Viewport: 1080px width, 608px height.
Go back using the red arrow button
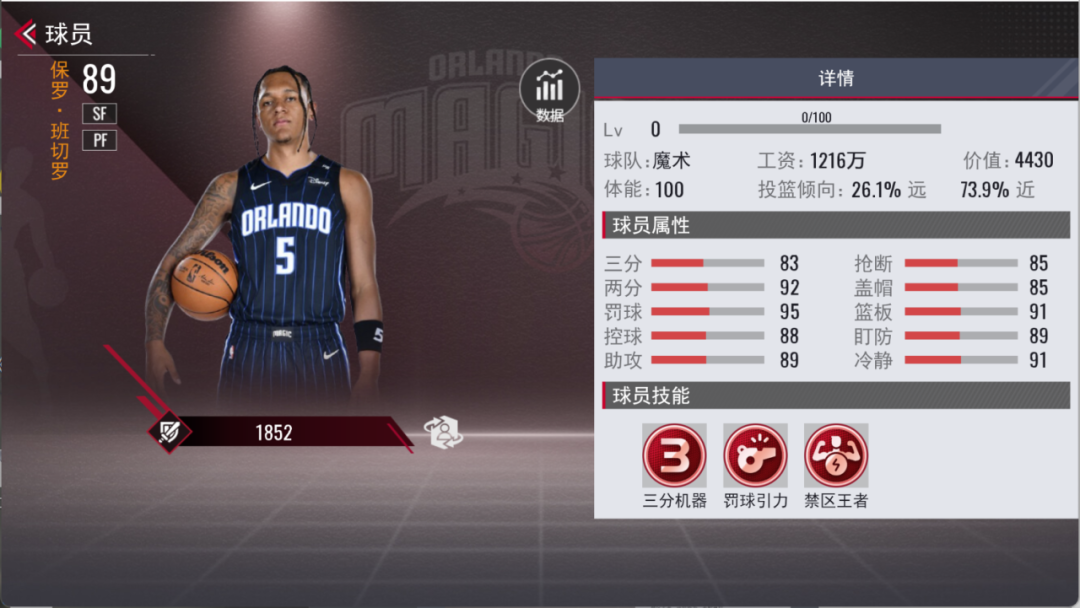click(27, 34)
